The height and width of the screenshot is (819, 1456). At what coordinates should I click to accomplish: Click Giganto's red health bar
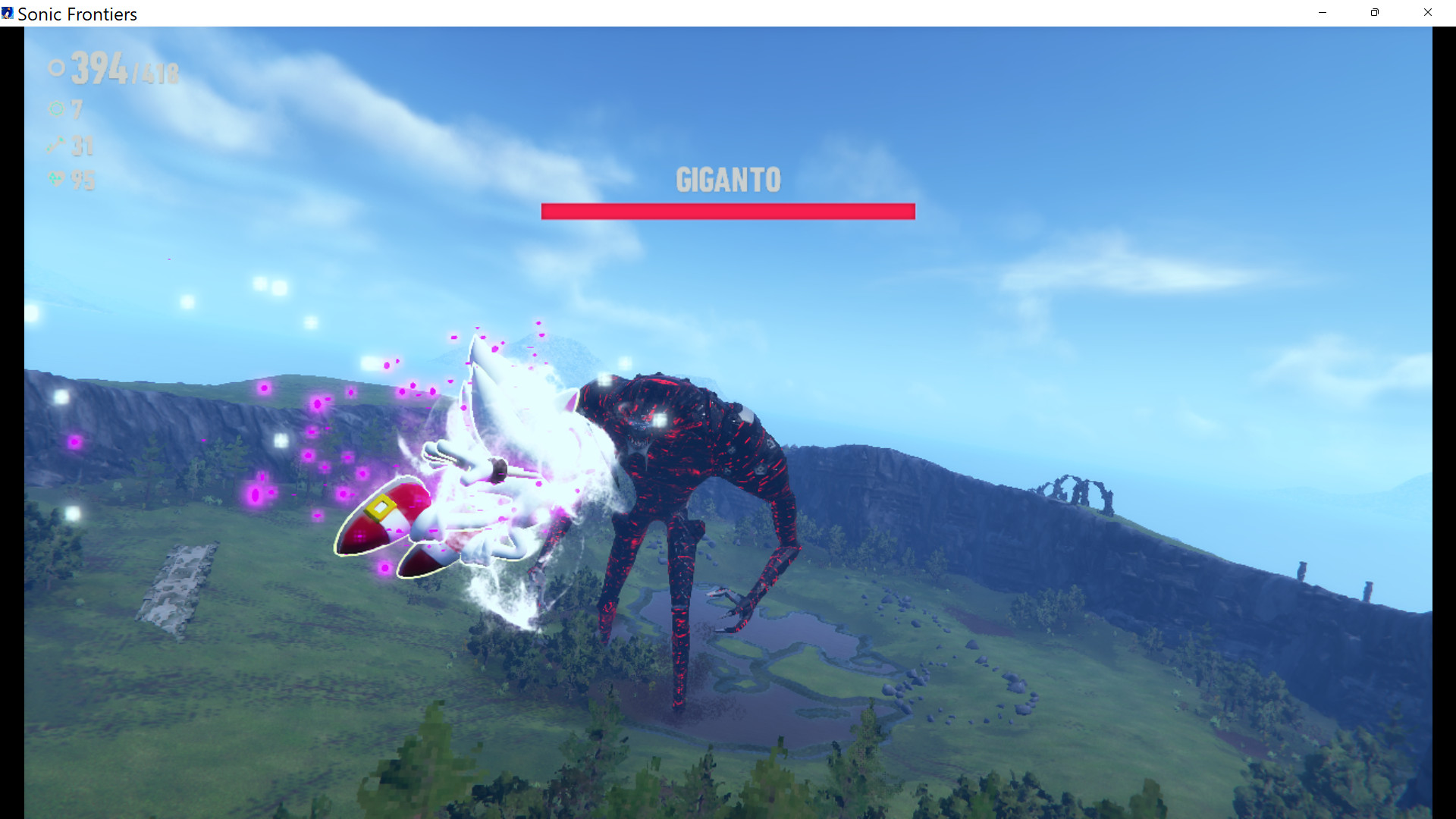(727, 212)
